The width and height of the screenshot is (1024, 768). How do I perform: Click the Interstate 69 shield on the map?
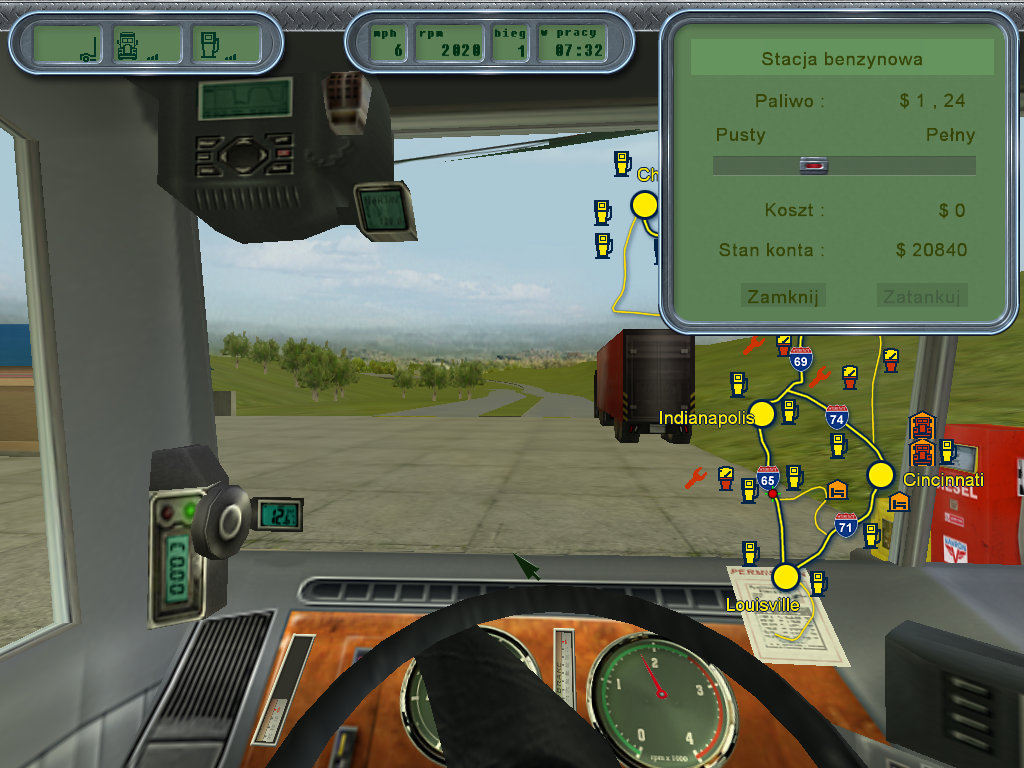[x=800, y=359]
